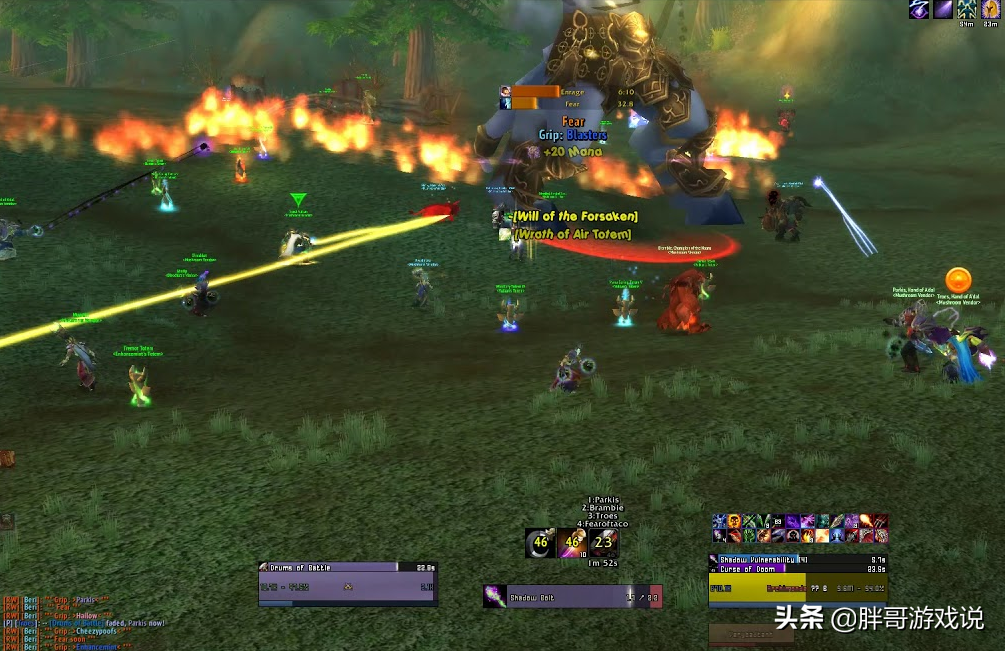Click the orange skull debuff icon
This screenshot has width=1005, height=651.
(x=734, y=522)
